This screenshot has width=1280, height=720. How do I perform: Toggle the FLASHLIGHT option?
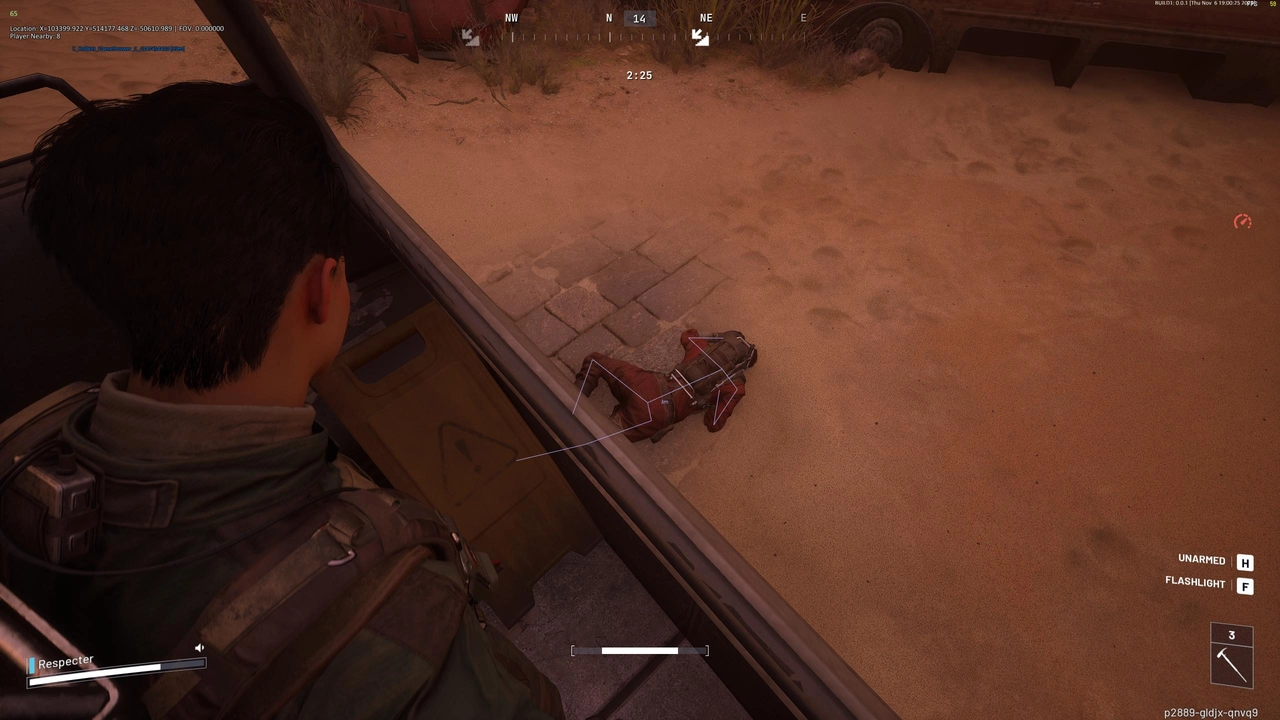pyautogui.click(x=1195, y=582)
